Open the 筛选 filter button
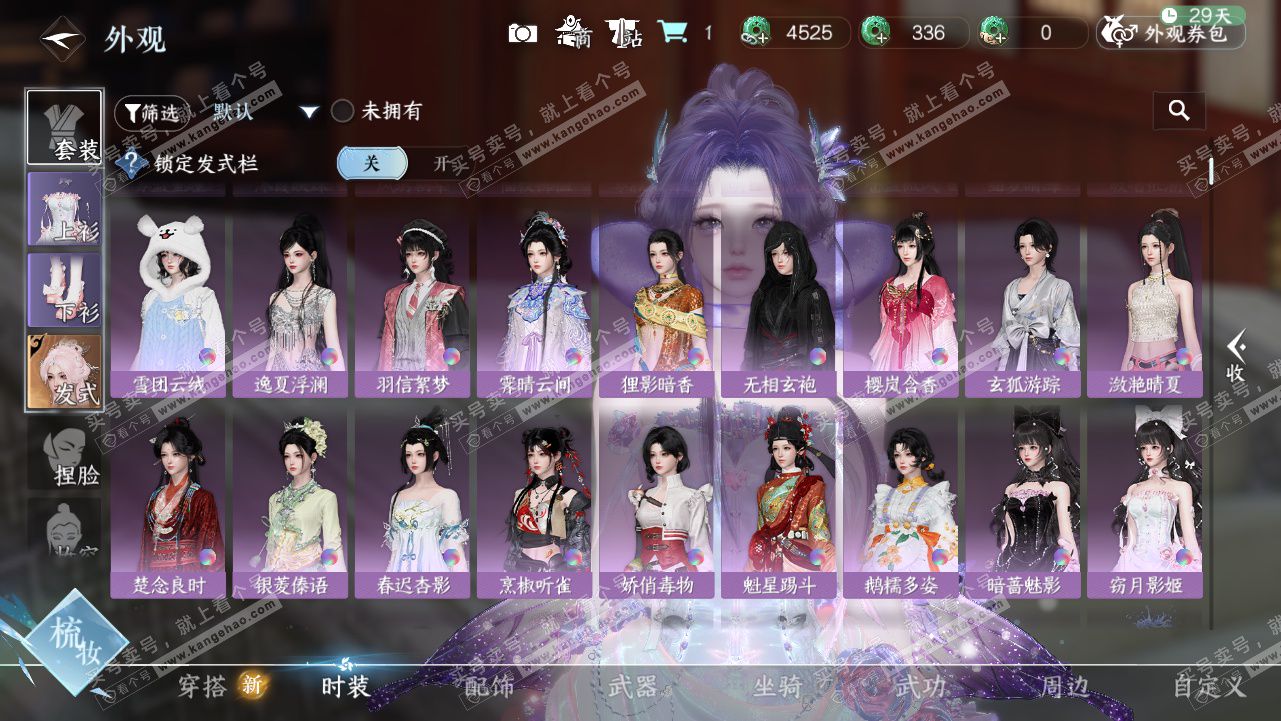The image size is (1281, 721). pos(151,112)
